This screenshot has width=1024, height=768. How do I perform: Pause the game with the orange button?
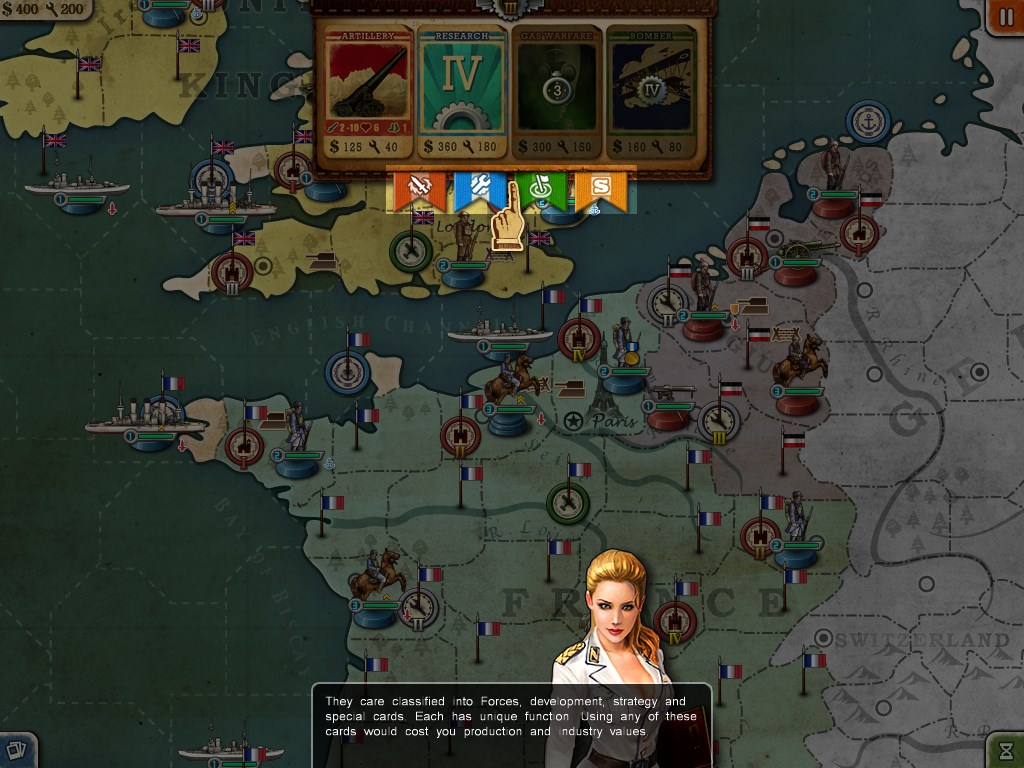pyautogui.click(x=1004, y=17)
